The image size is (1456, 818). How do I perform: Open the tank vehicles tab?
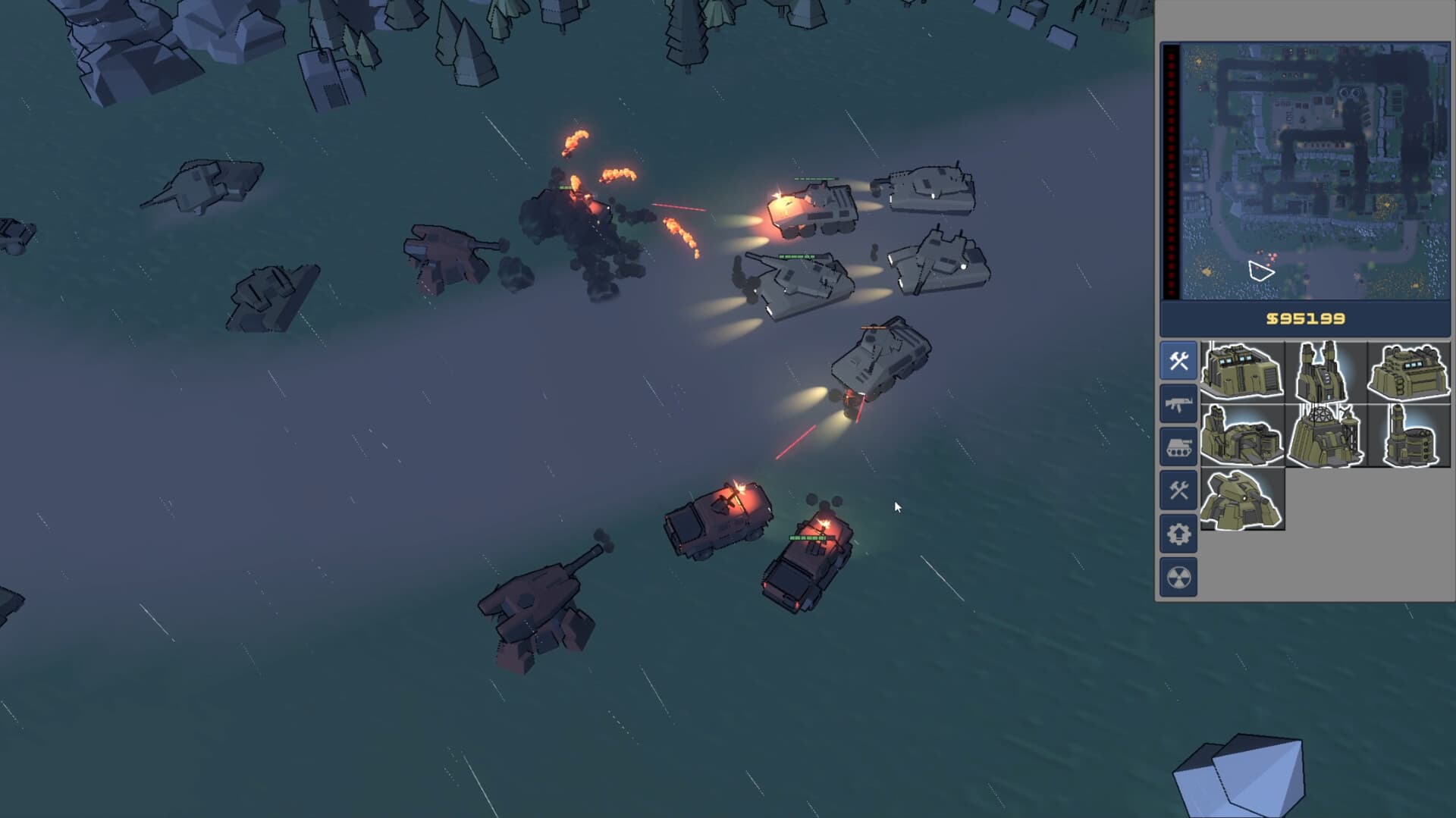tap(1178, 447)
